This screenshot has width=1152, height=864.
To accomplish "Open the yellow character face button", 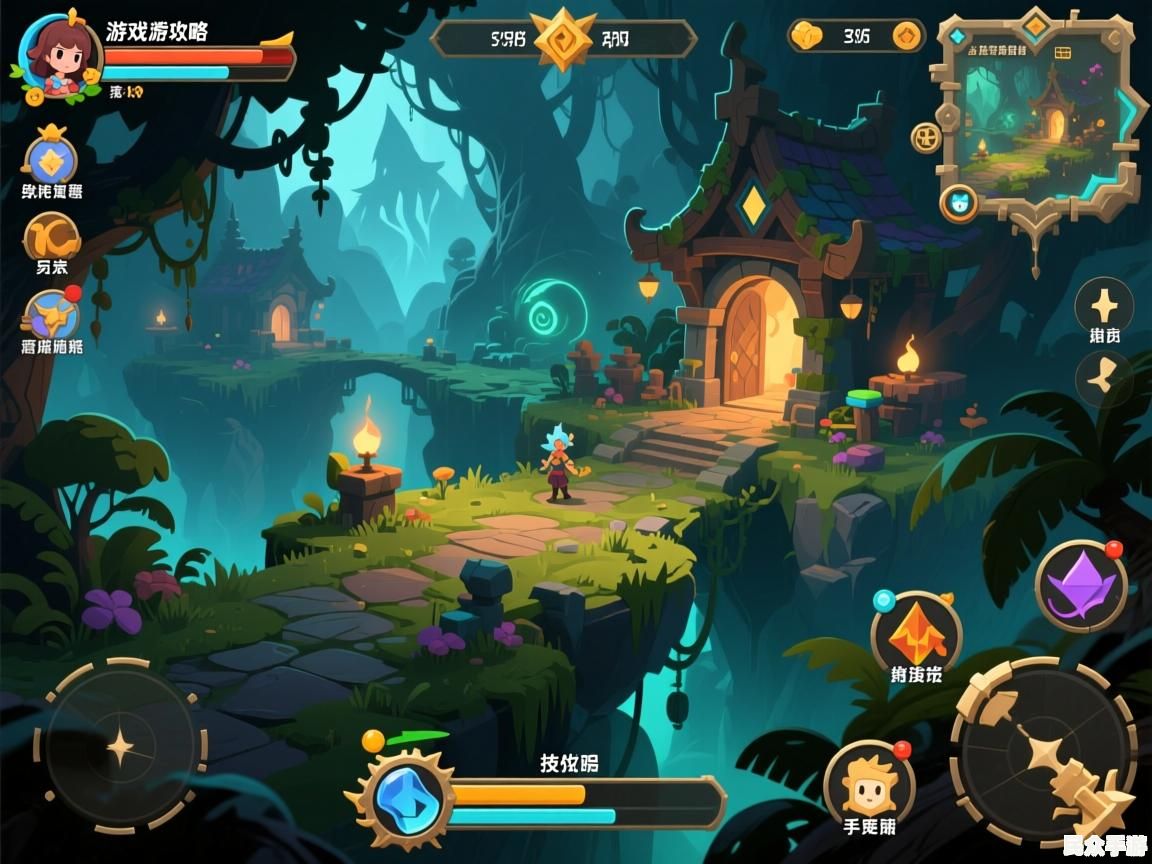I will [868, 786].
